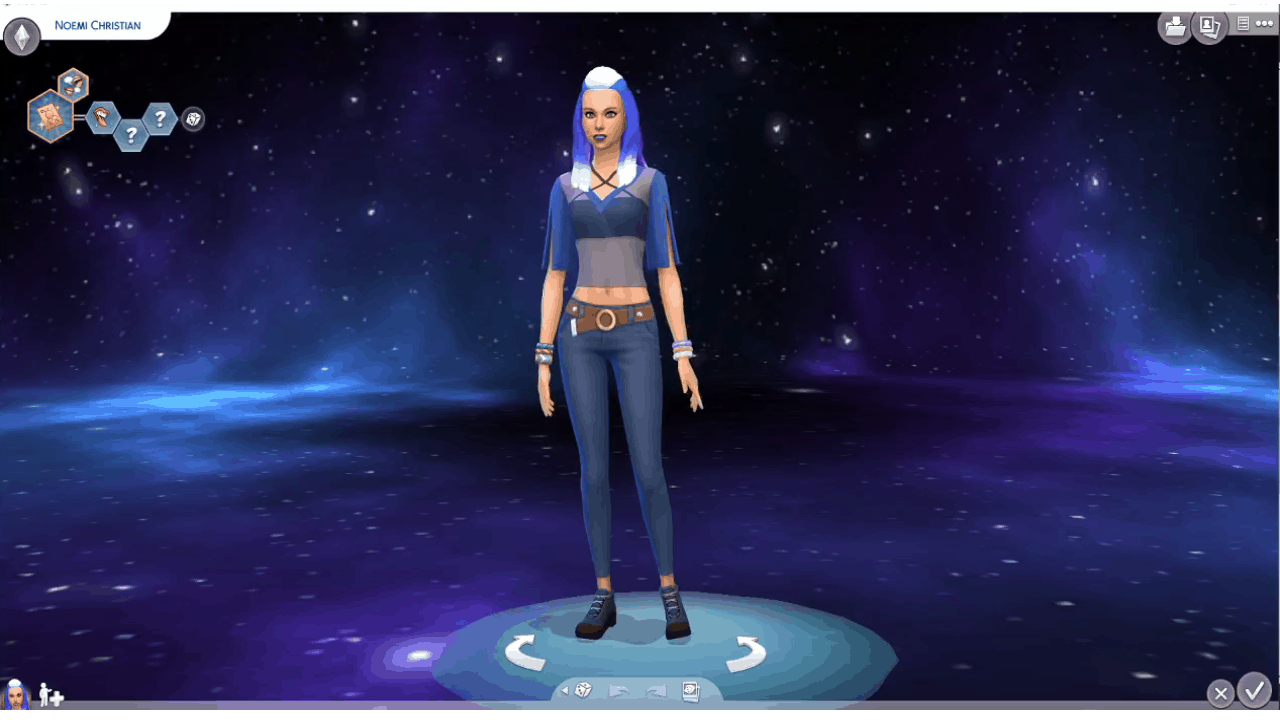Add a new Sim to the household

[x=51, y=696]
